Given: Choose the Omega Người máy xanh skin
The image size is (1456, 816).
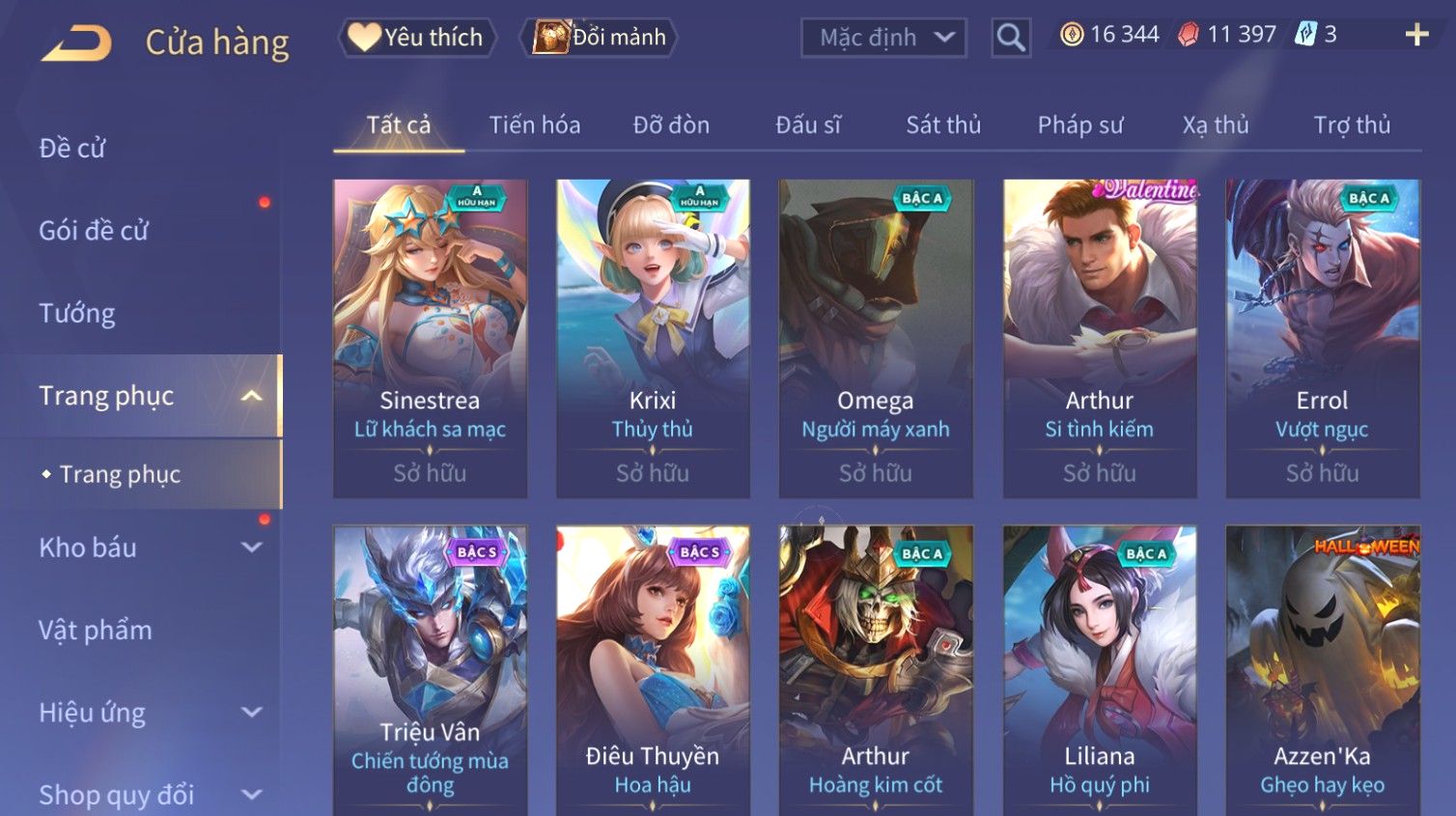Looking at the screenshot, I should (876, 338).
